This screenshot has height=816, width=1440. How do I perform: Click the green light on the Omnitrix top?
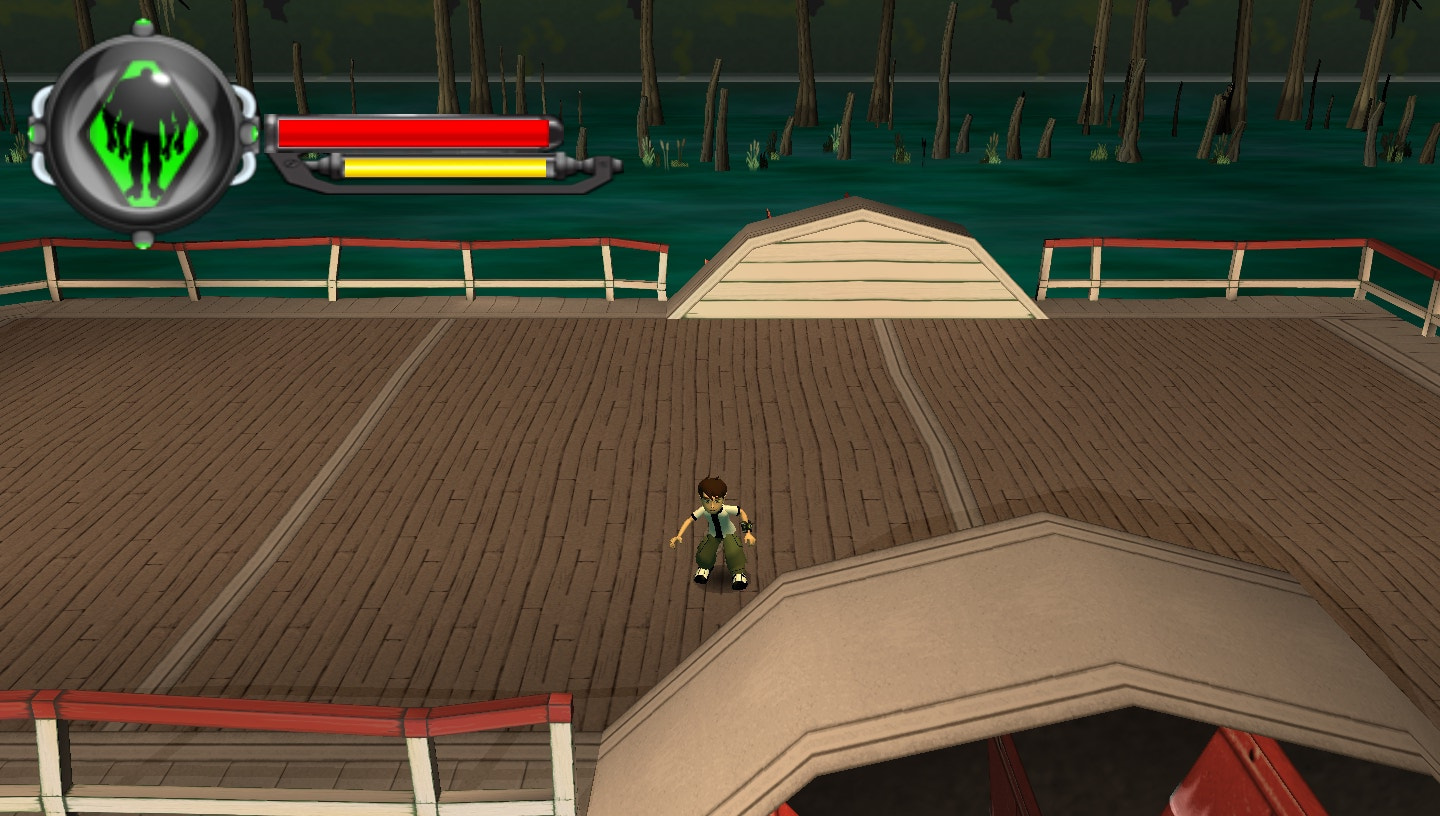point(142,22)
